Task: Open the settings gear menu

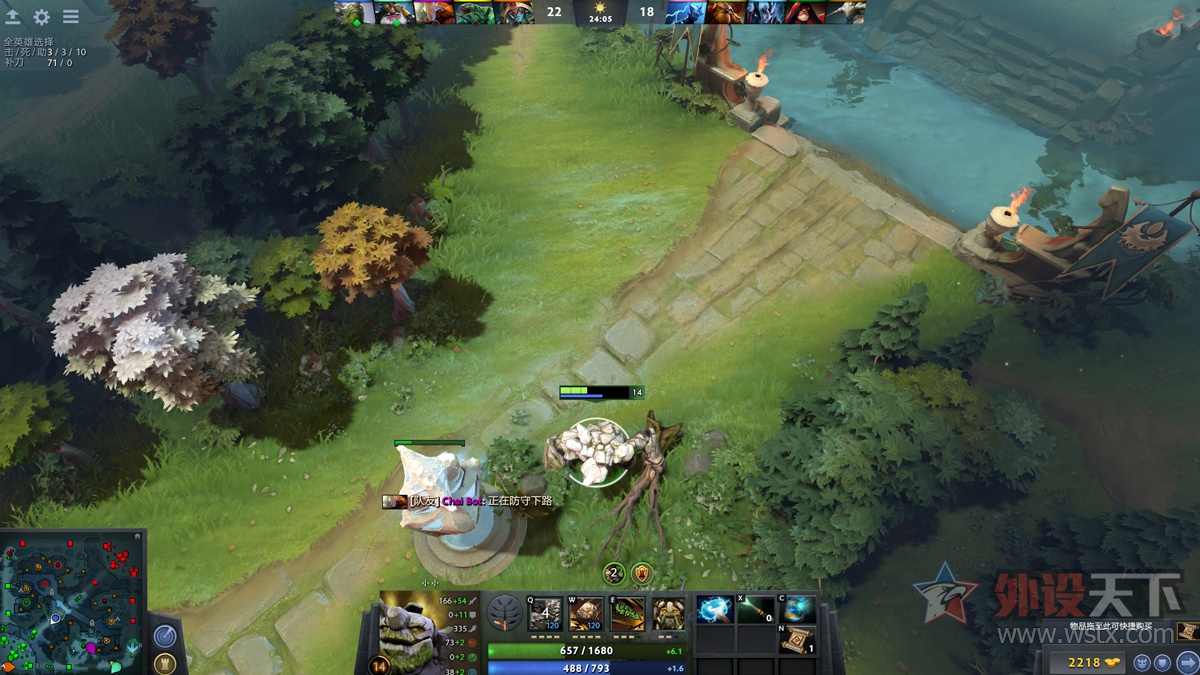Action: [42, 17]
